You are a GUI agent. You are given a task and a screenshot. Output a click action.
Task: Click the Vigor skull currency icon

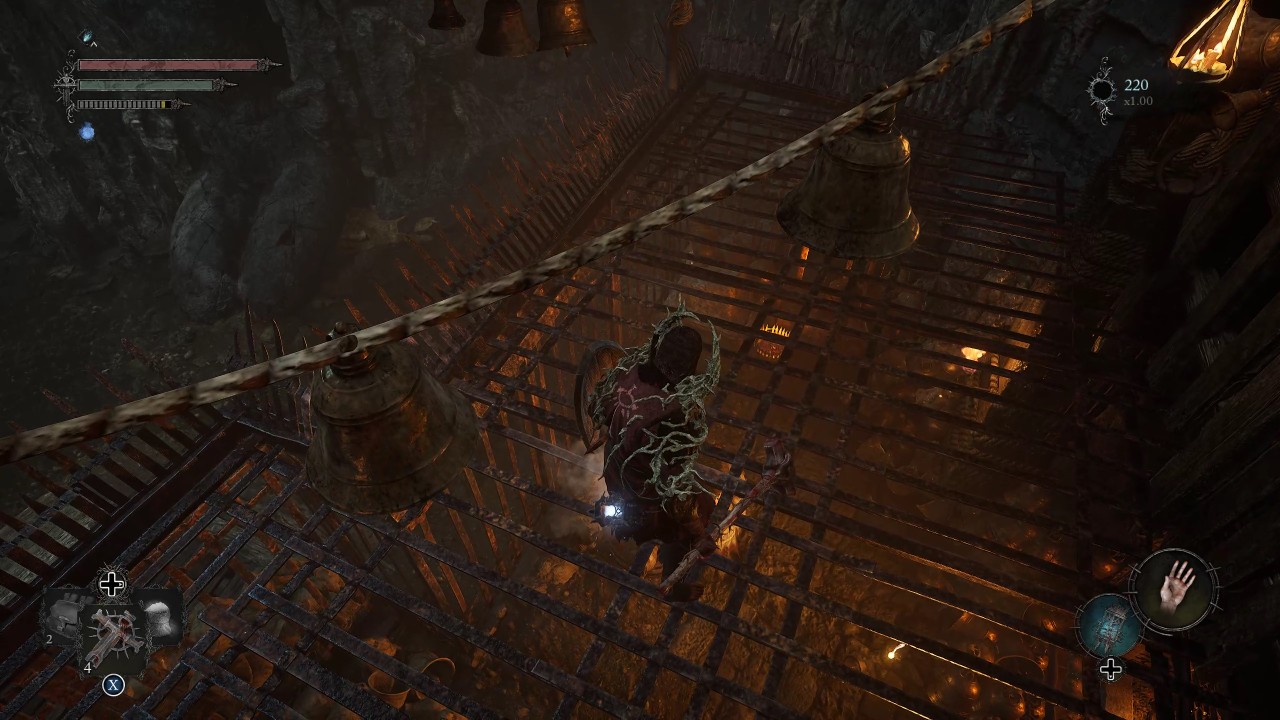1103,88
